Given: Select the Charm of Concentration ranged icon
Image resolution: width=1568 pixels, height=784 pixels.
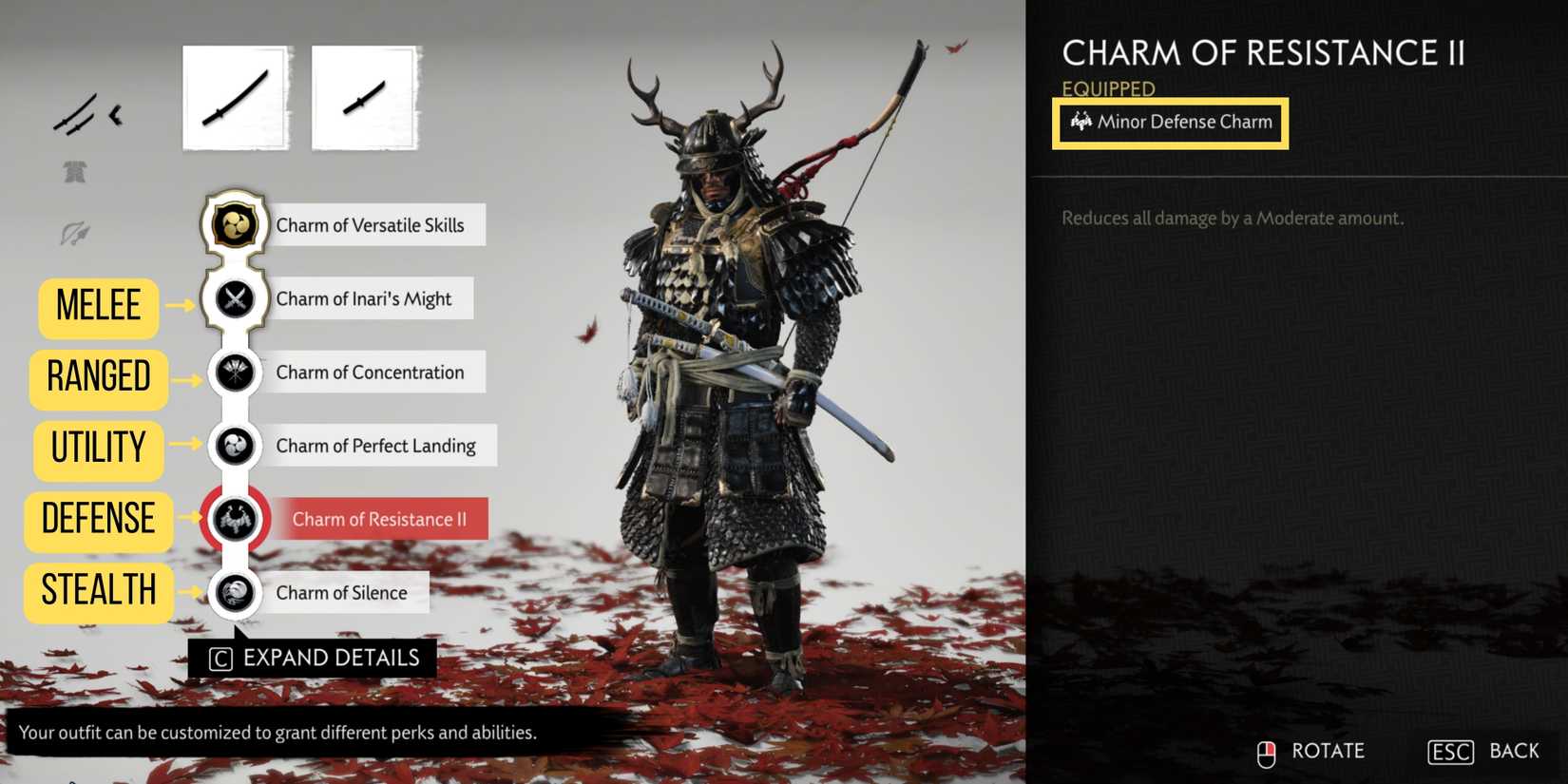Looking at the screenshot, I should [235, 372].
